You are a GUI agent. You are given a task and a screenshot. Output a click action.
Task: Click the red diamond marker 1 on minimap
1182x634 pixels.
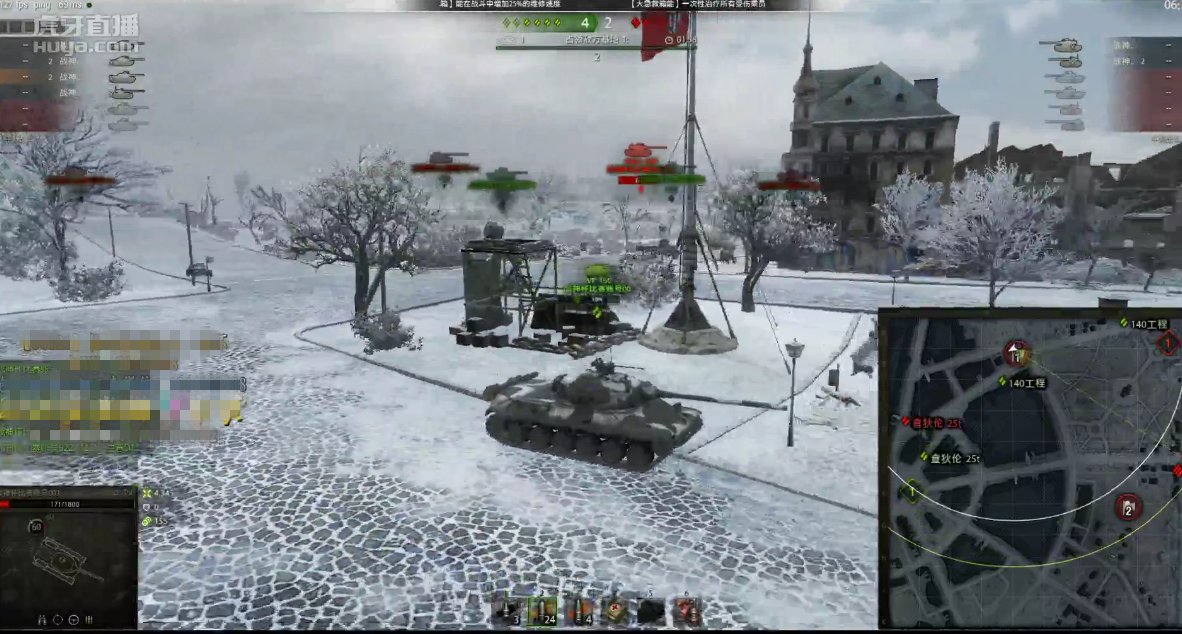(x=1168, y=345)
